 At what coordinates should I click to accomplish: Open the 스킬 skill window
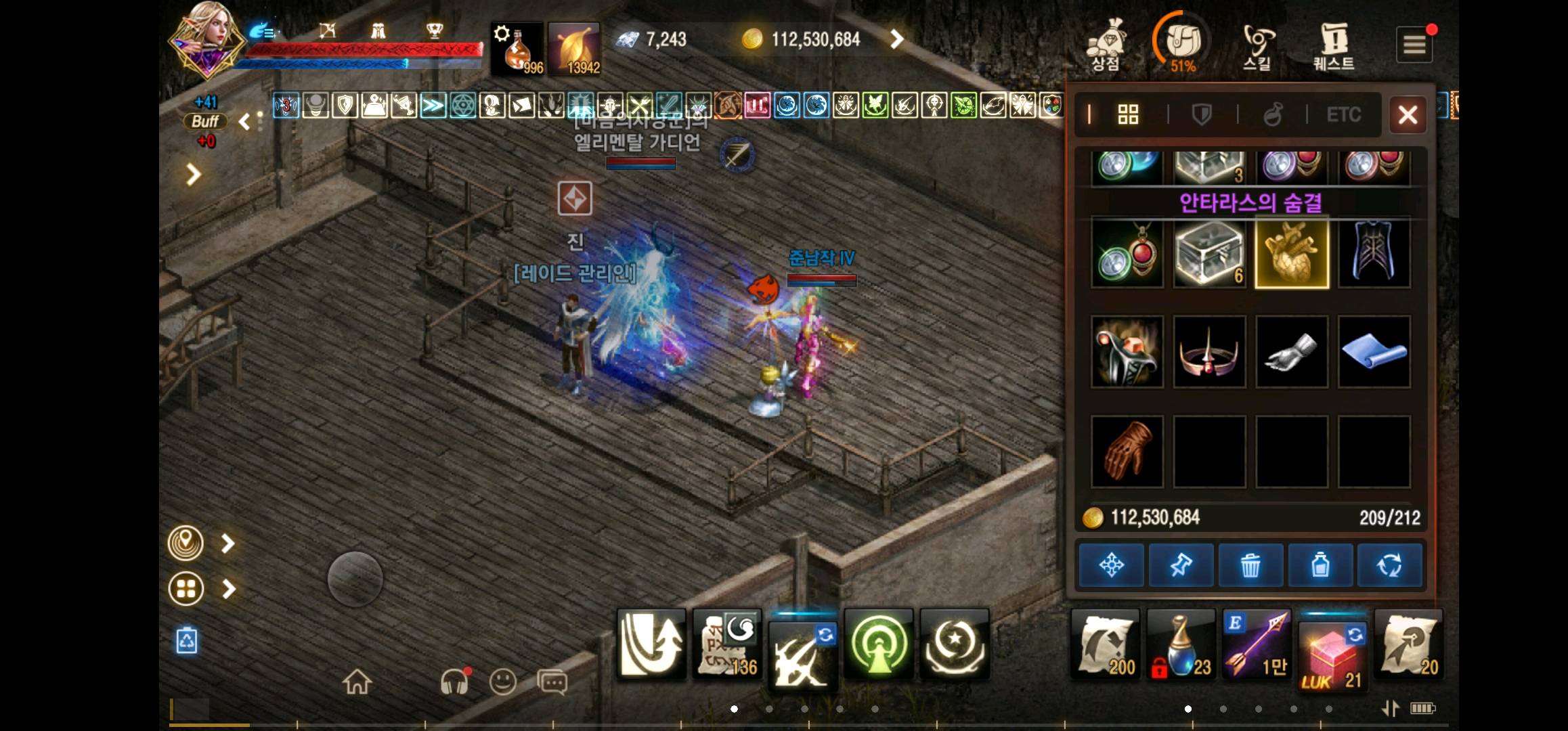[1258, 44]
